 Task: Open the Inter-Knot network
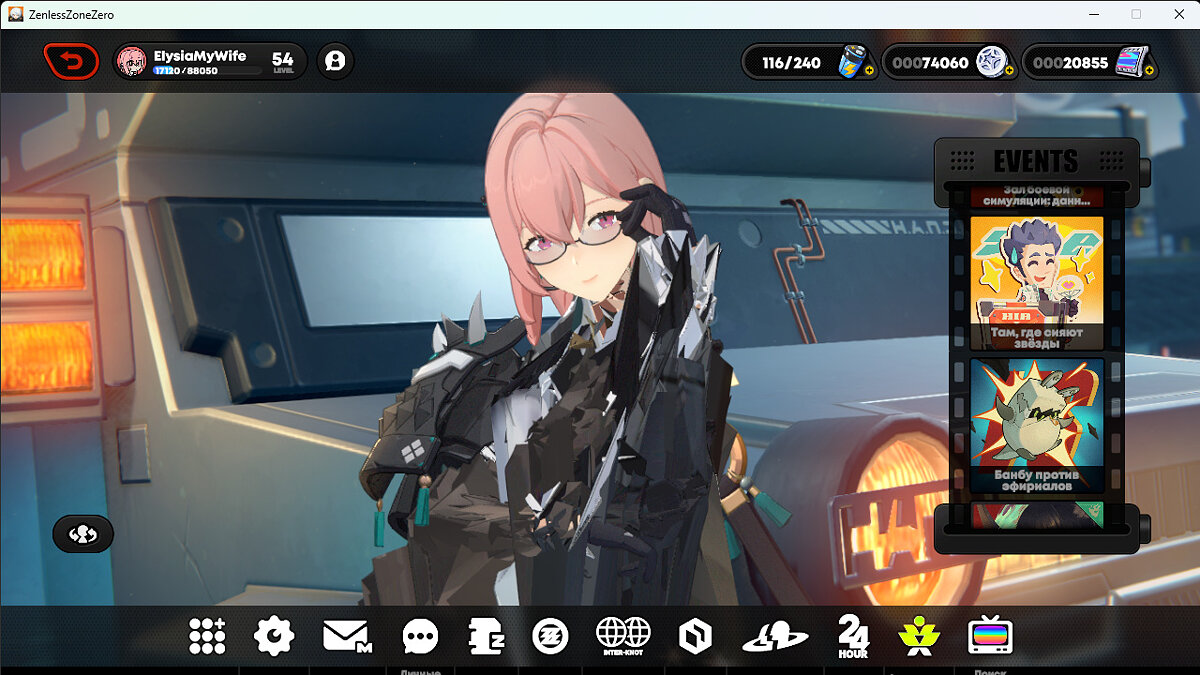pos(623,636)
